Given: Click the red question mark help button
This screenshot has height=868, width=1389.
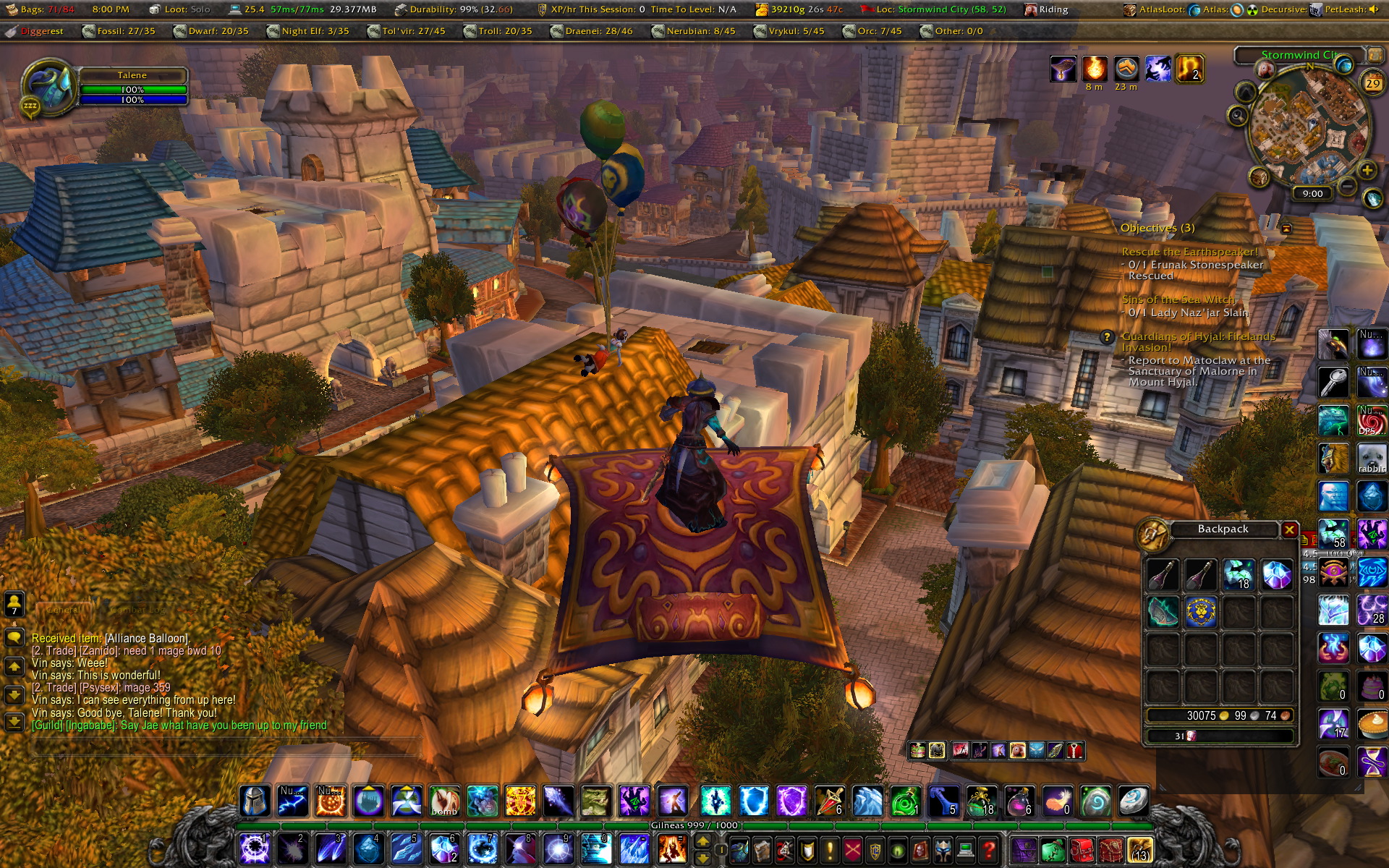Looking at the screenshot, I should tap(989, 848).
